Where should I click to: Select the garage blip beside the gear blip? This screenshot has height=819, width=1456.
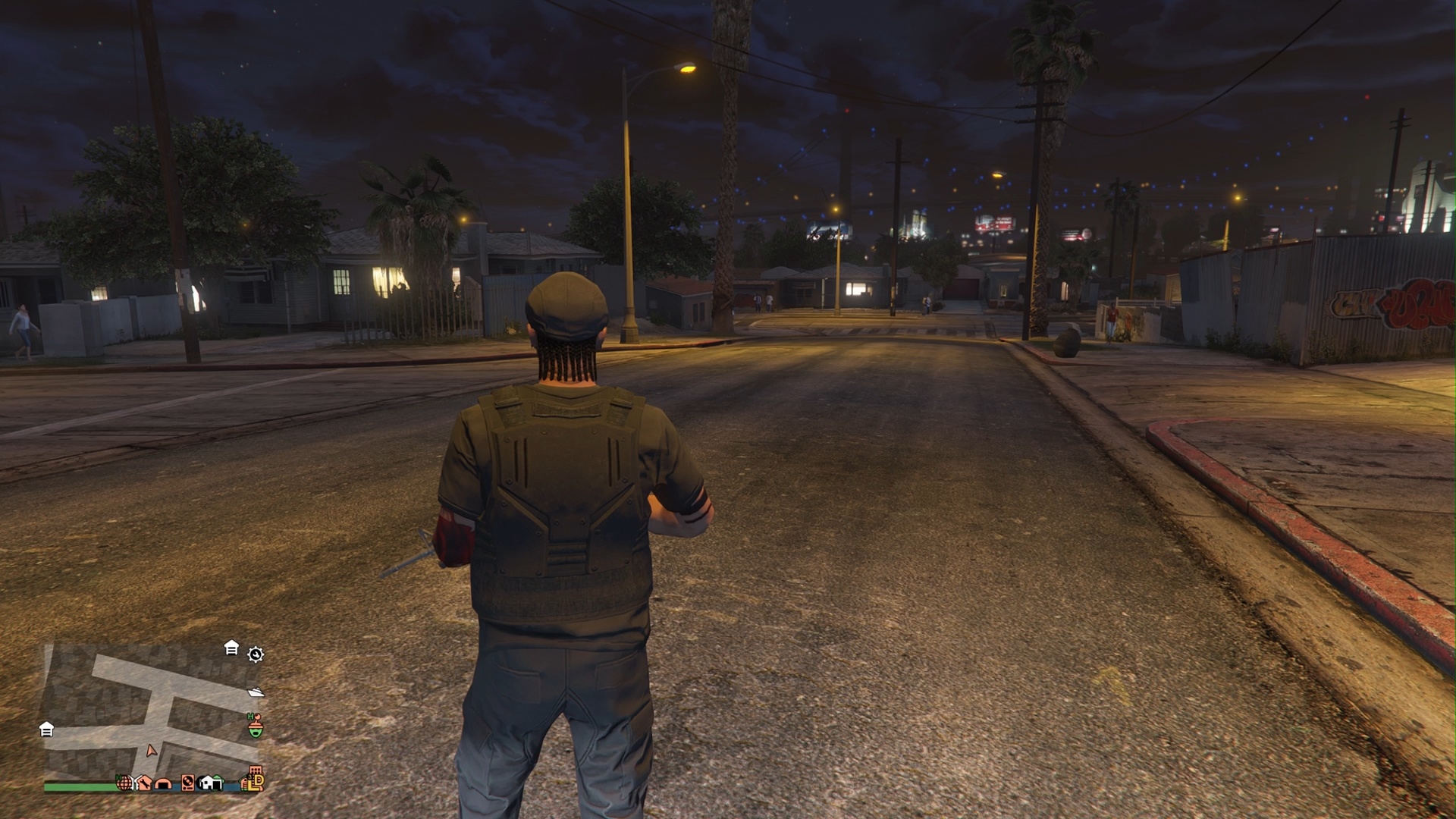[x=231, y=648]
